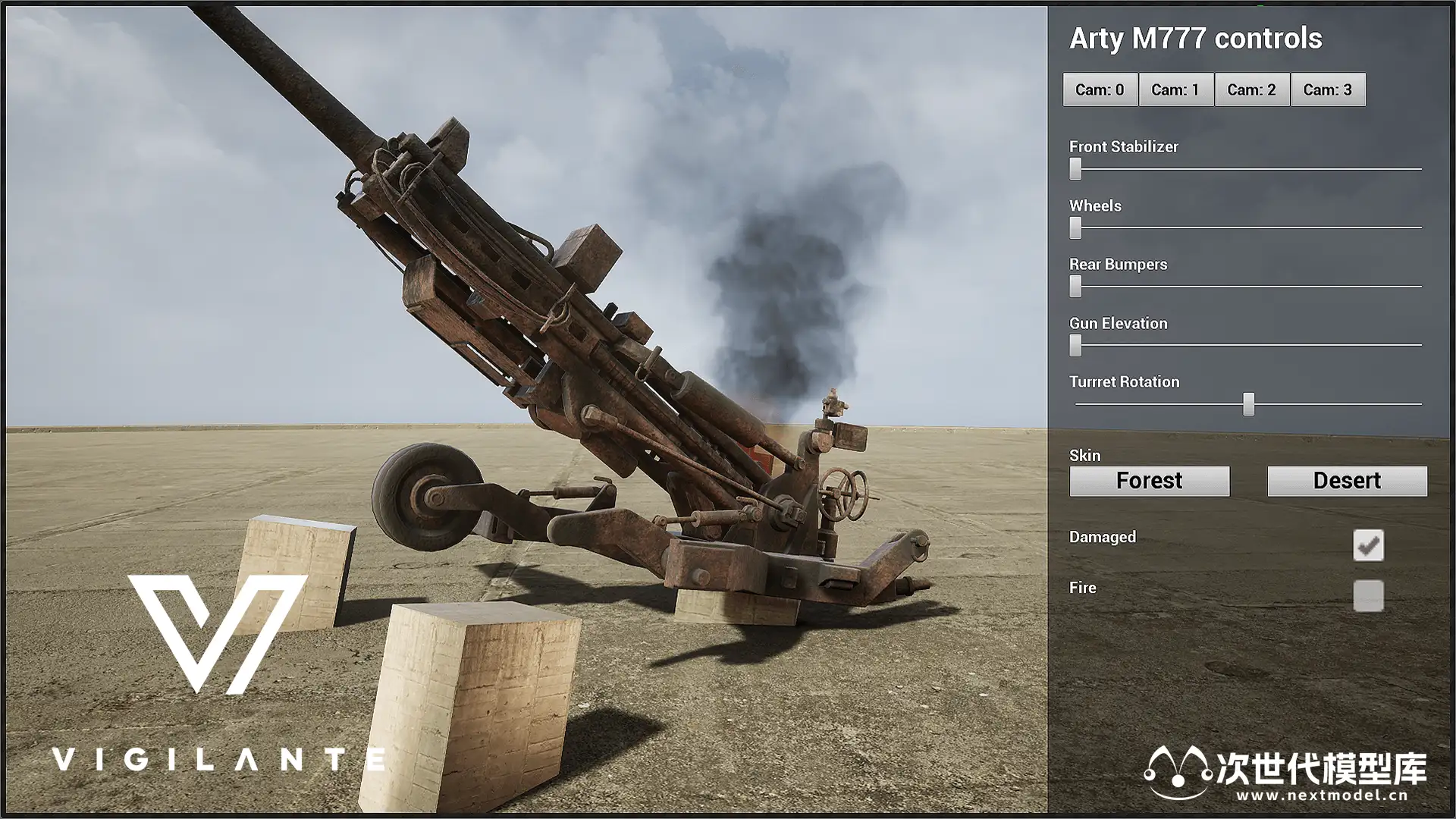Click the Turret Rotation slider handle

(1248, 404)
